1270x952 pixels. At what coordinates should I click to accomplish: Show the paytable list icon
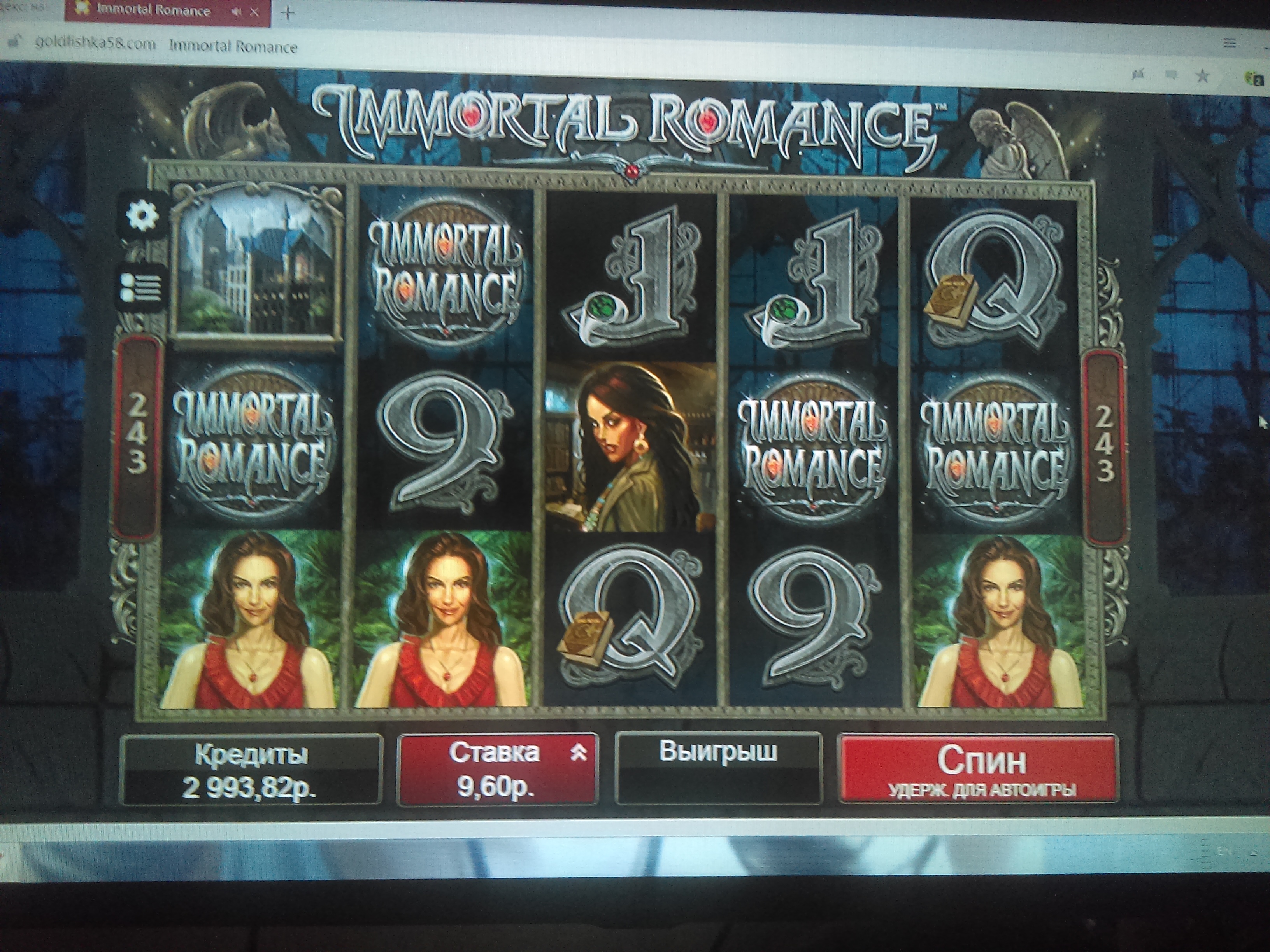141,287
